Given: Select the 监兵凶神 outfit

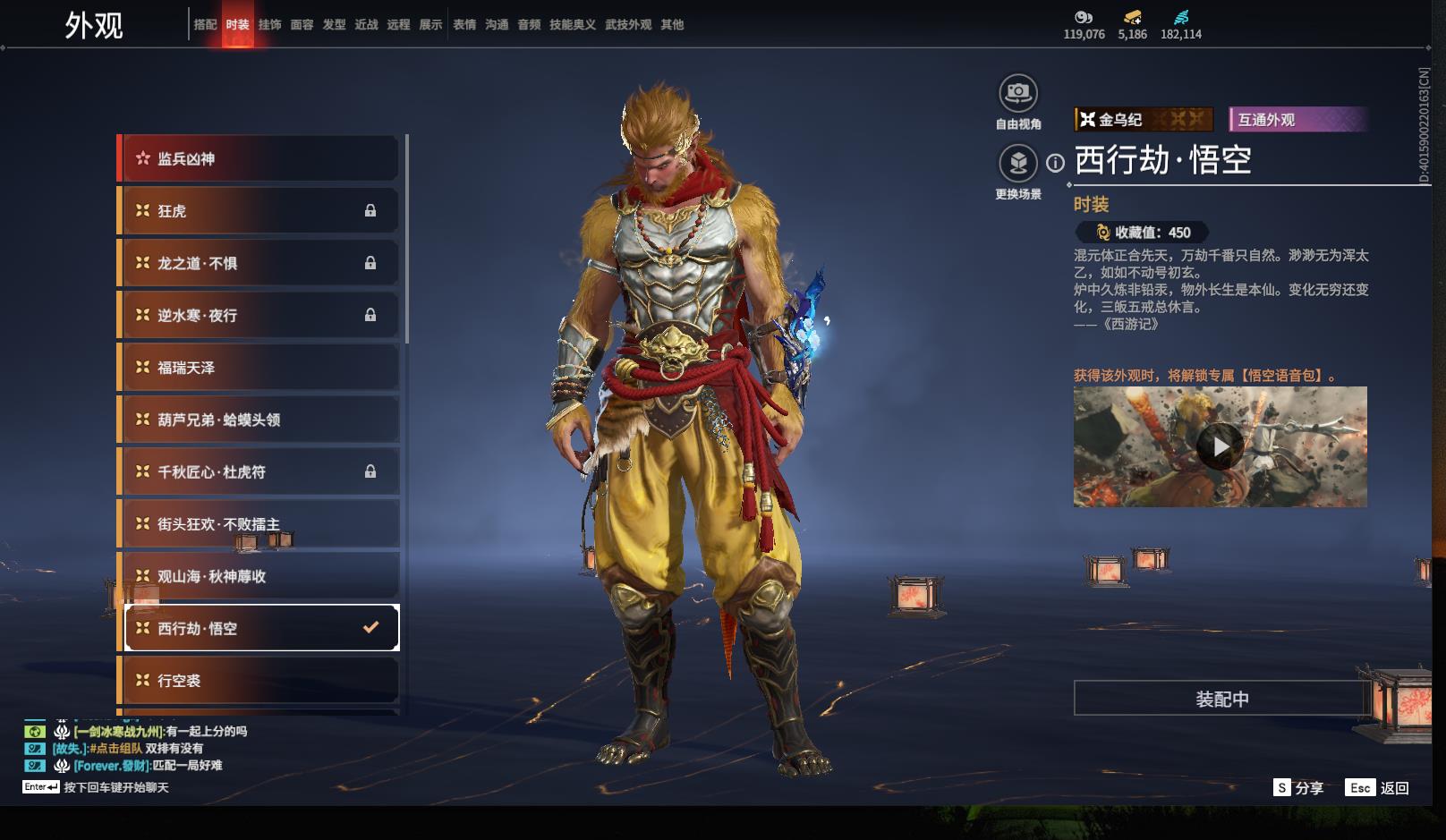Looking at the screenshot, I should tap(259, 159).
